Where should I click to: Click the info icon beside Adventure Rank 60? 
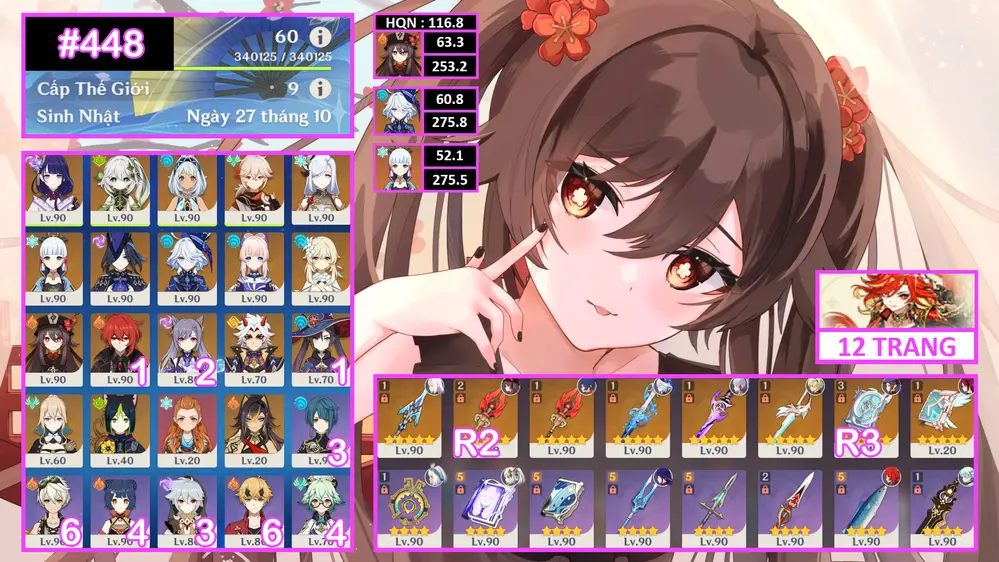click(320, 37)
